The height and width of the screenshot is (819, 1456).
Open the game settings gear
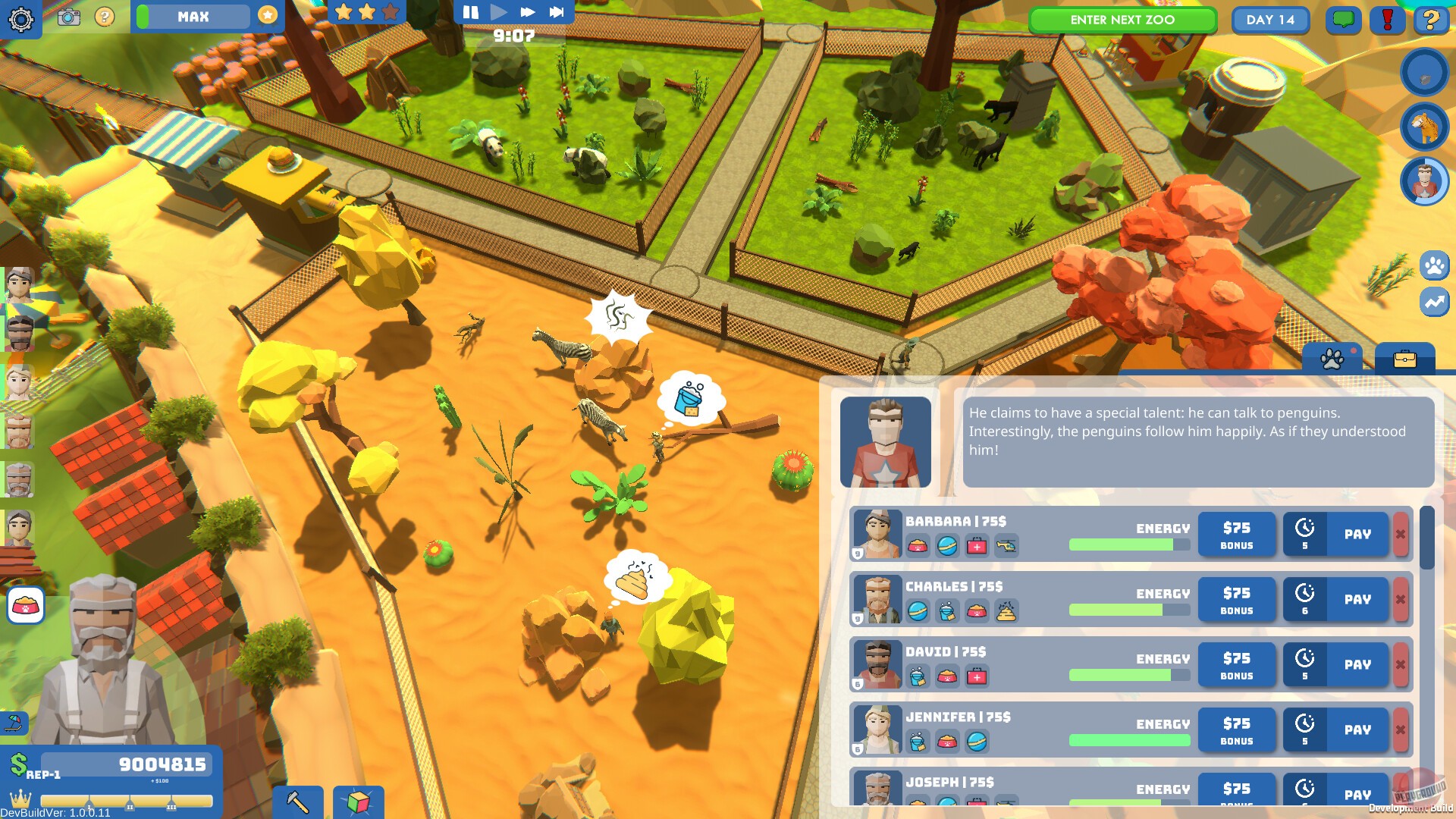click(x=22, y=19)
